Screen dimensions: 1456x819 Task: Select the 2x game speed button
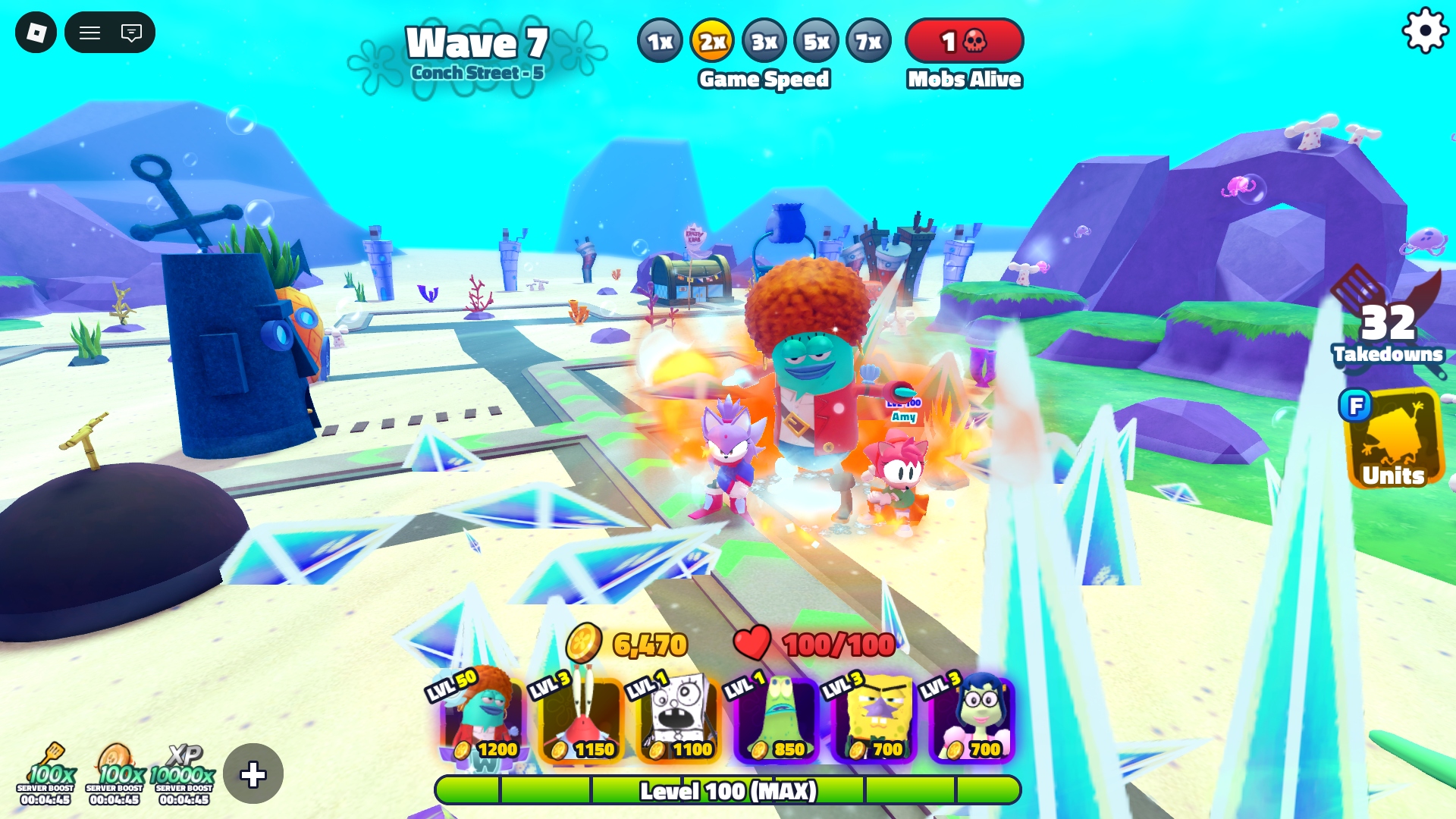pos(712,42)
